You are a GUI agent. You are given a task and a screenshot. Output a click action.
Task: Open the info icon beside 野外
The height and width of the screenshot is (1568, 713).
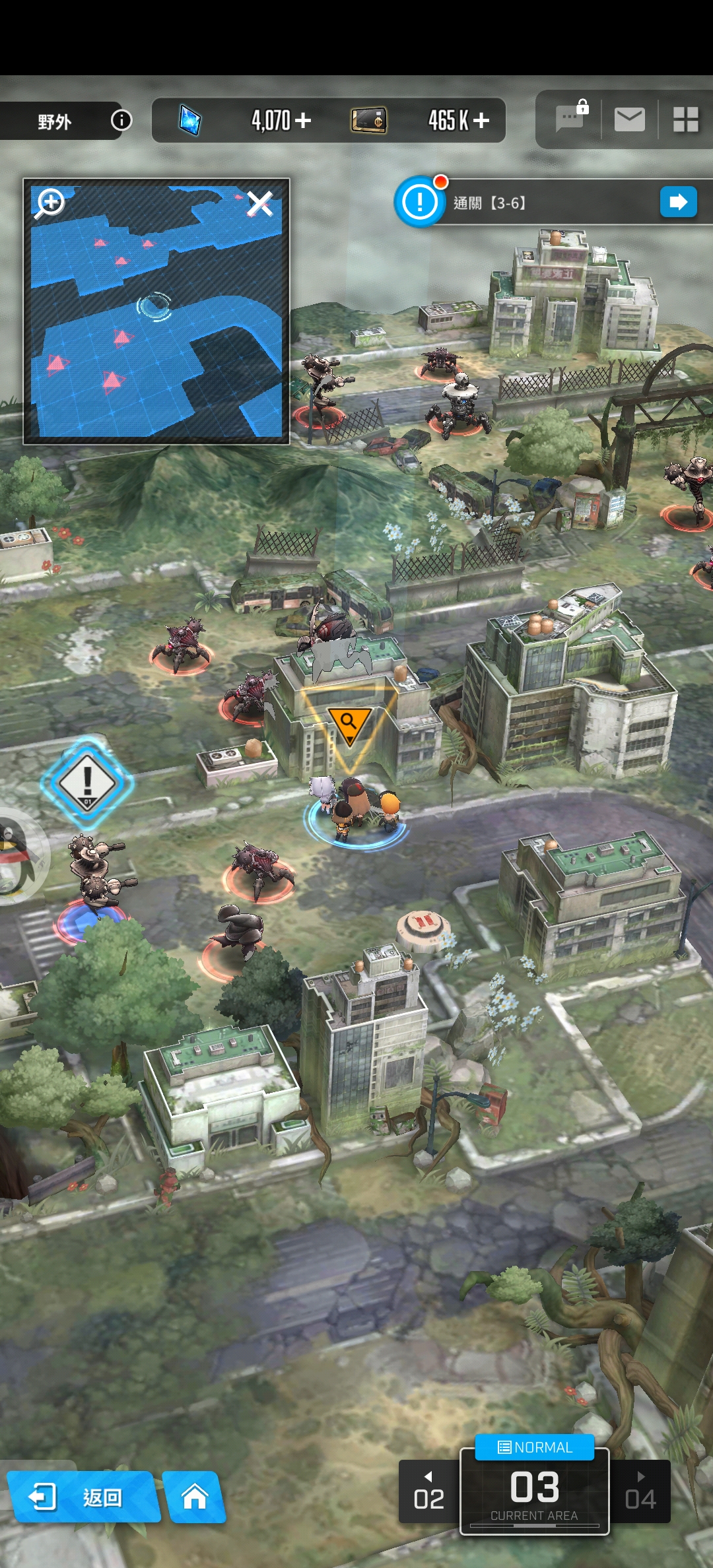click(x=121, y=120)
